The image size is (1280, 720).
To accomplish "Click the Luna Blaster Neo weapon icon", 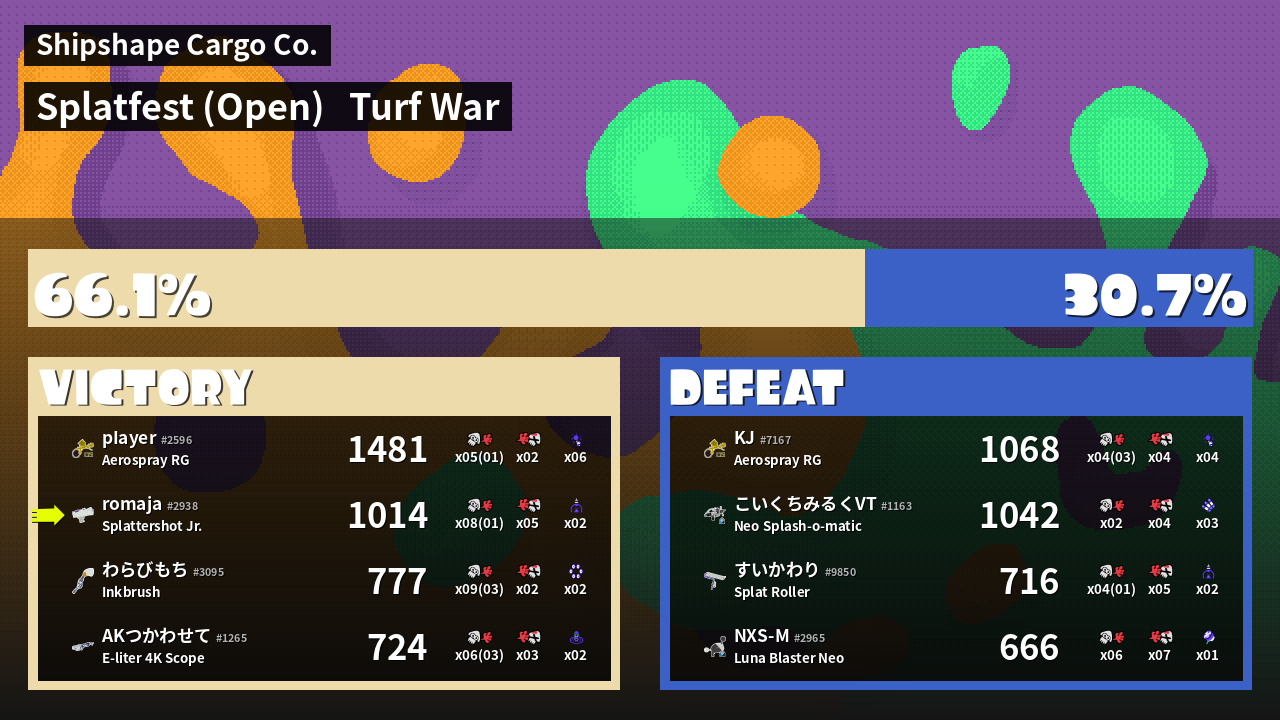I will [x=714, y=647].
